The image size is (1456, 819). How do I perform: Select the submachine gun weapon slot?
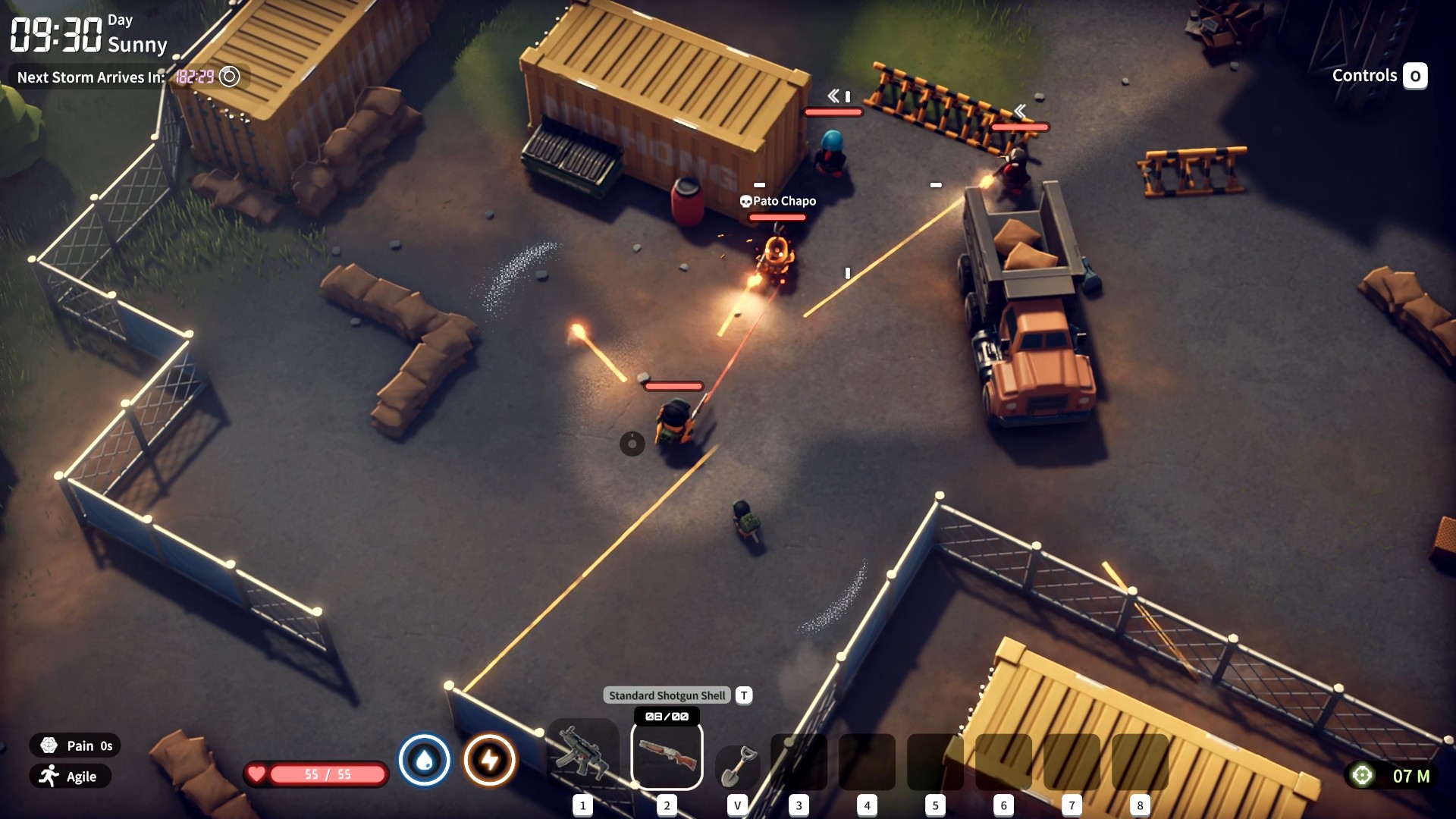(583, 755)
